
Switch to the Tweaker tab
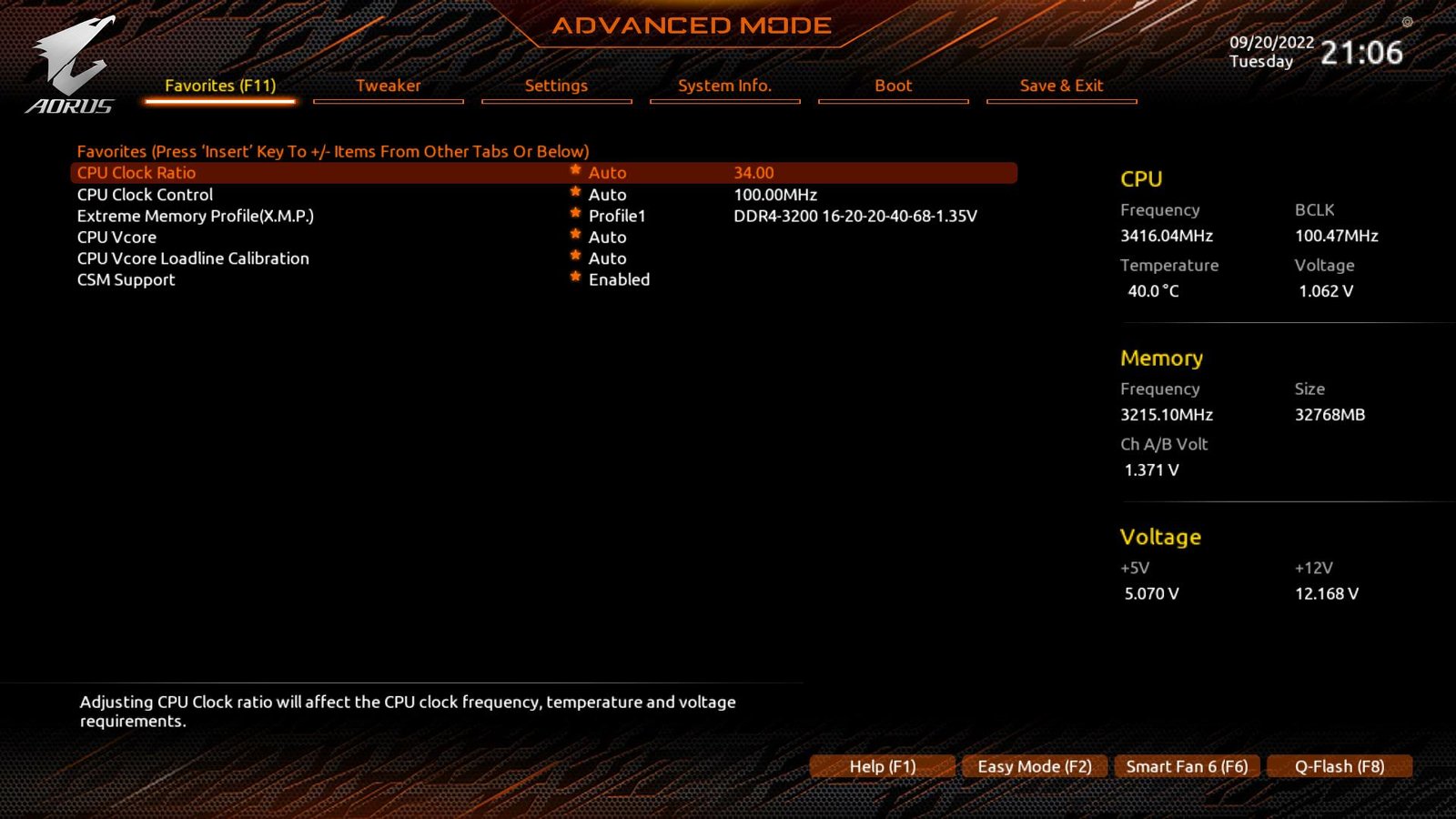(389, 86)
